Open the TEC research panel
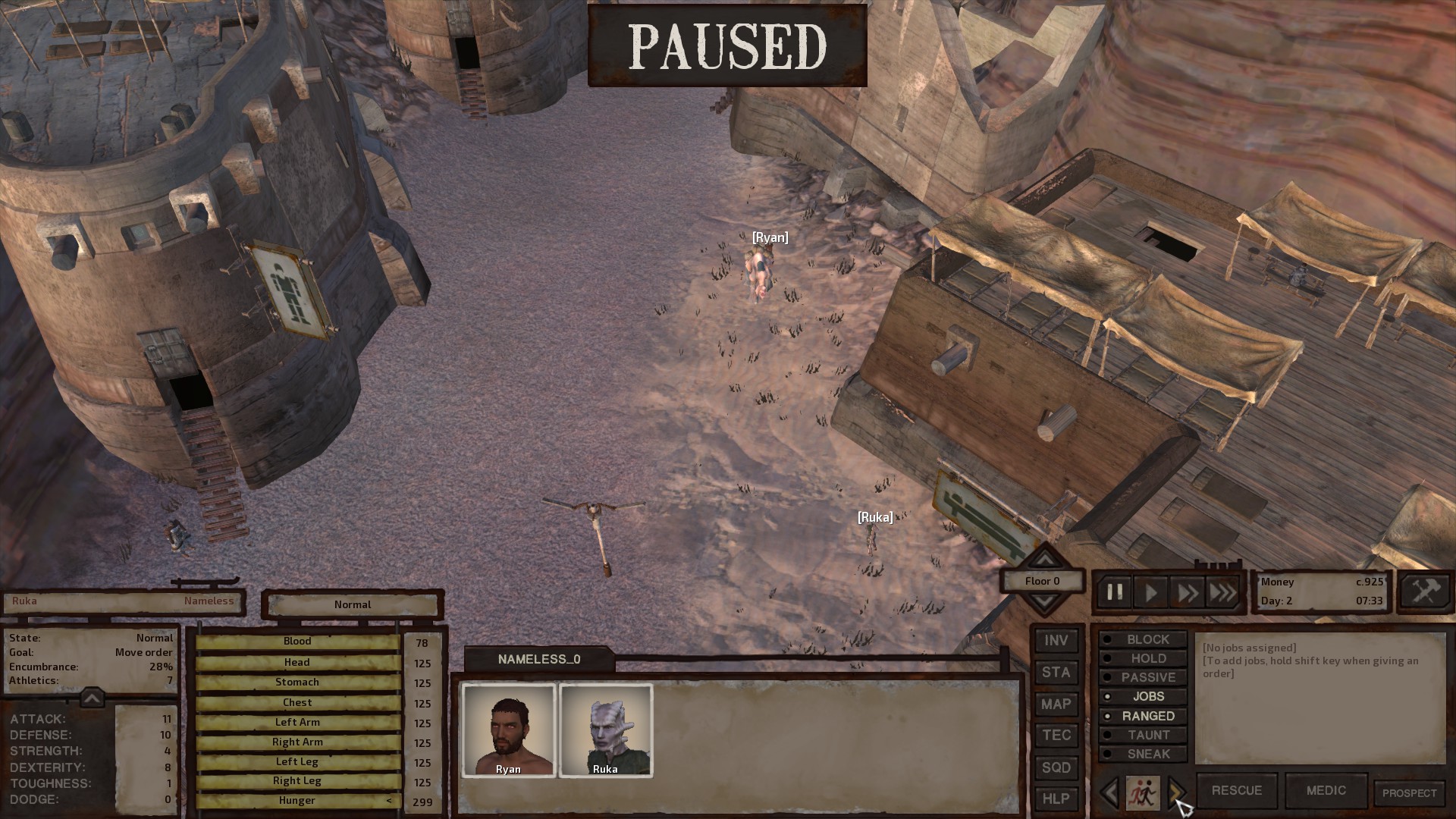 tap(1056, 735)
